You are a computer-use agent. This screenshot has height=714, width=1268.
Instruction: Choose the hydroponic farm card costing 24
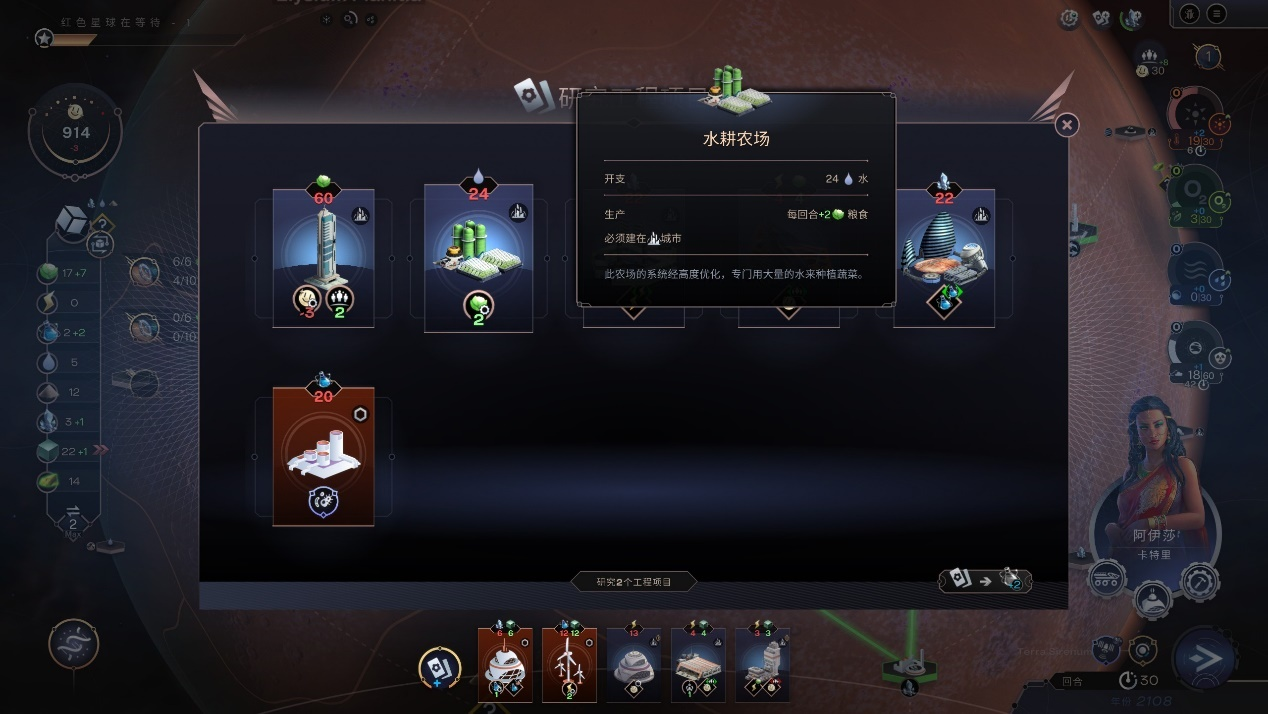[x=478, y=258]
